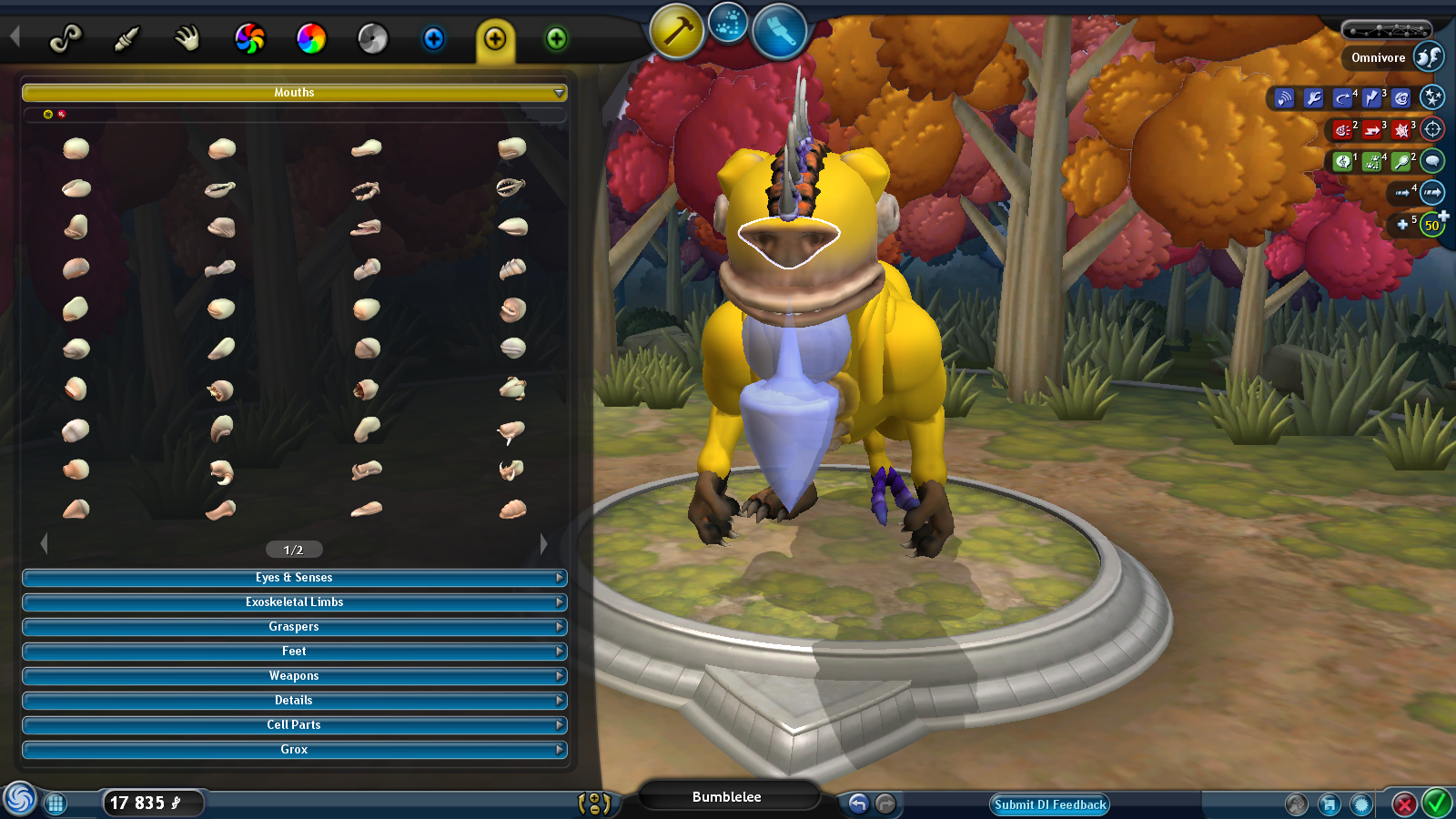Cancel editing with the red X button

point(1404,804)
